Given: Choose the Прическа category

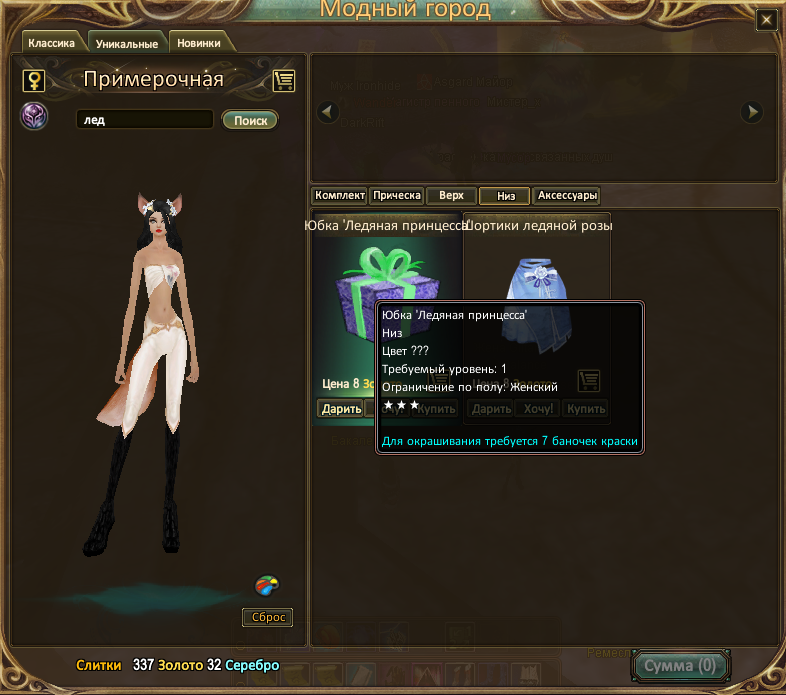Looking at the screenshot, I should pos(397,196).
